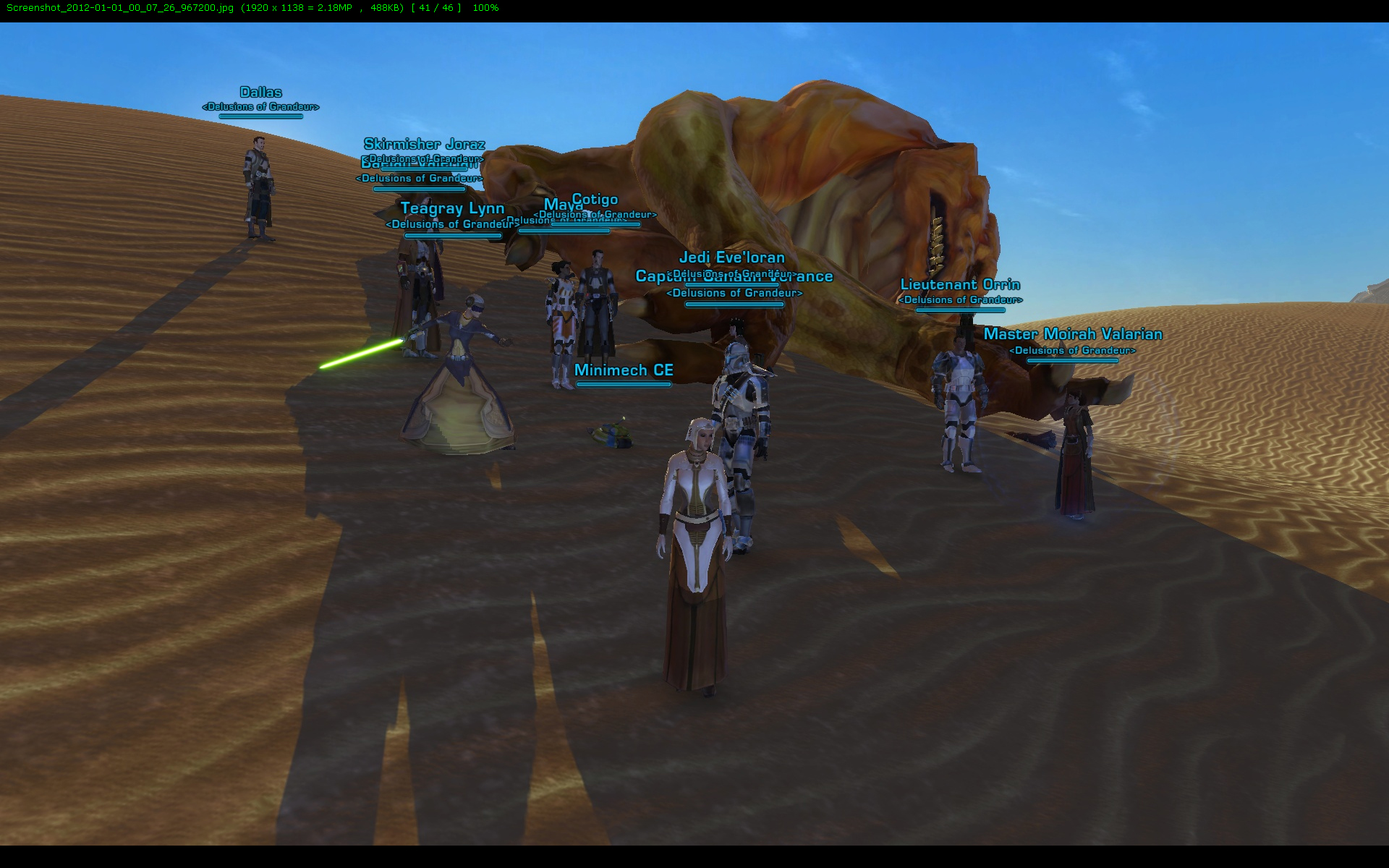1389x868 pixels.
Task: Select Master Moirah Valarian's nameplate
Action: point(1073,334)
